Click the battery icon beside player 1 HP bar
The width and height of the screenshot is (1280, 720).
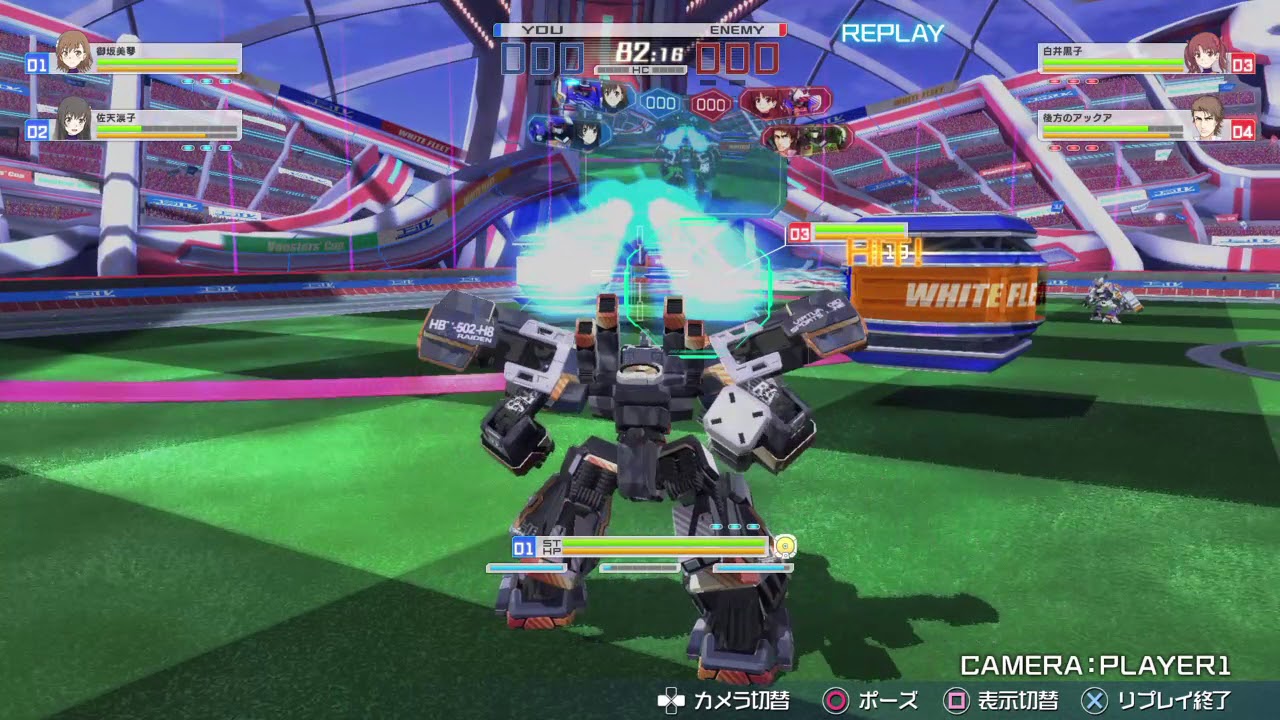783,546
